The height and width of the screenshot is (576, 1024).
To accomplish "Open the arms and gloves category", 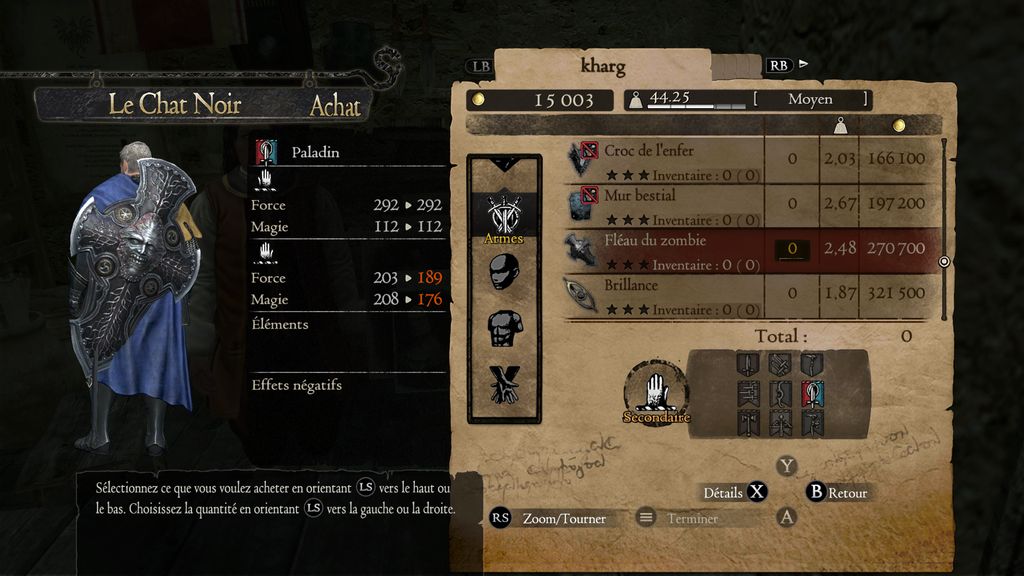I will (504, 382).
